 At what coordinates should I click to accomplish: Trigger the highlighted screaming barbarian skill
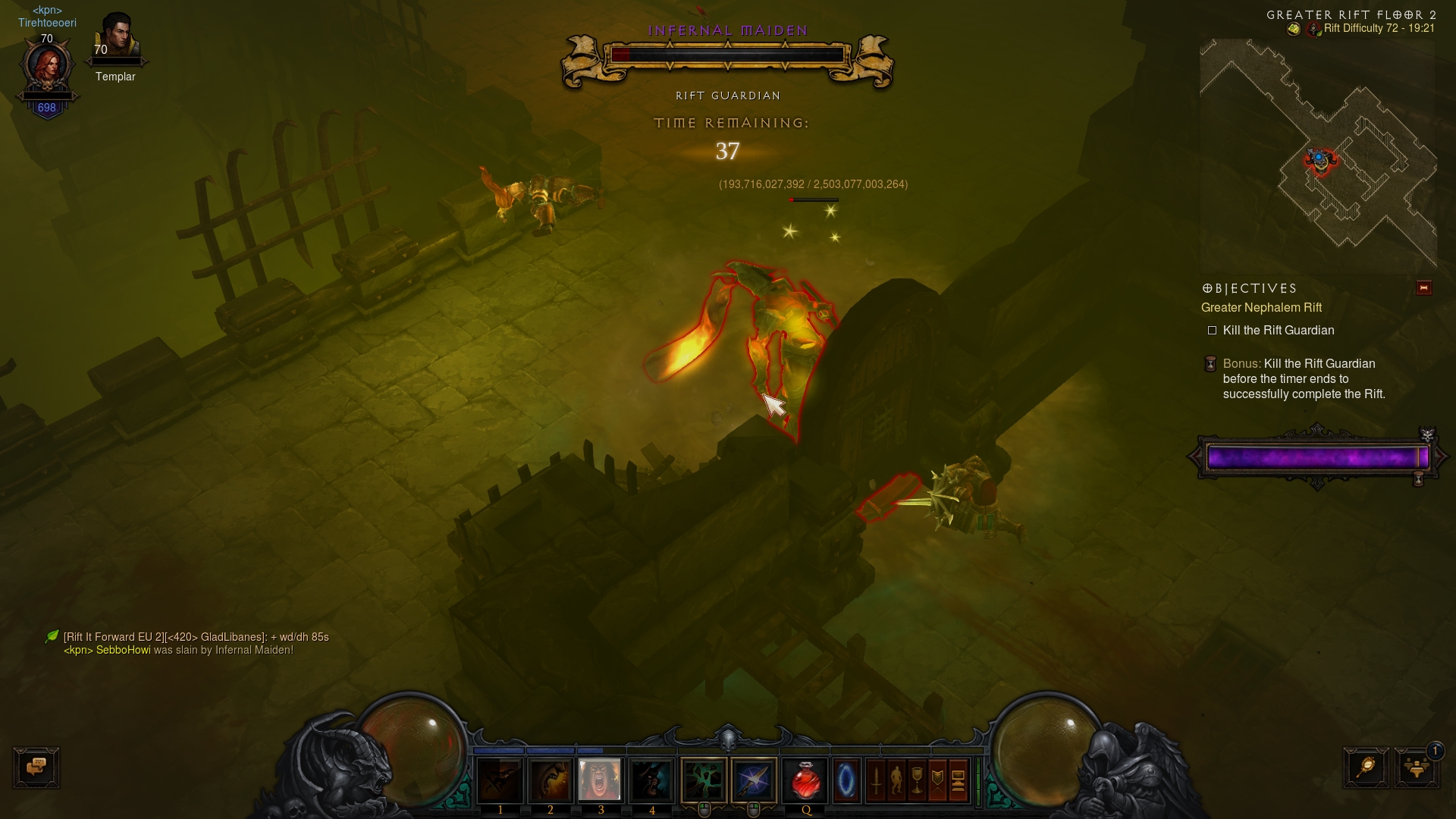[600, 780]
